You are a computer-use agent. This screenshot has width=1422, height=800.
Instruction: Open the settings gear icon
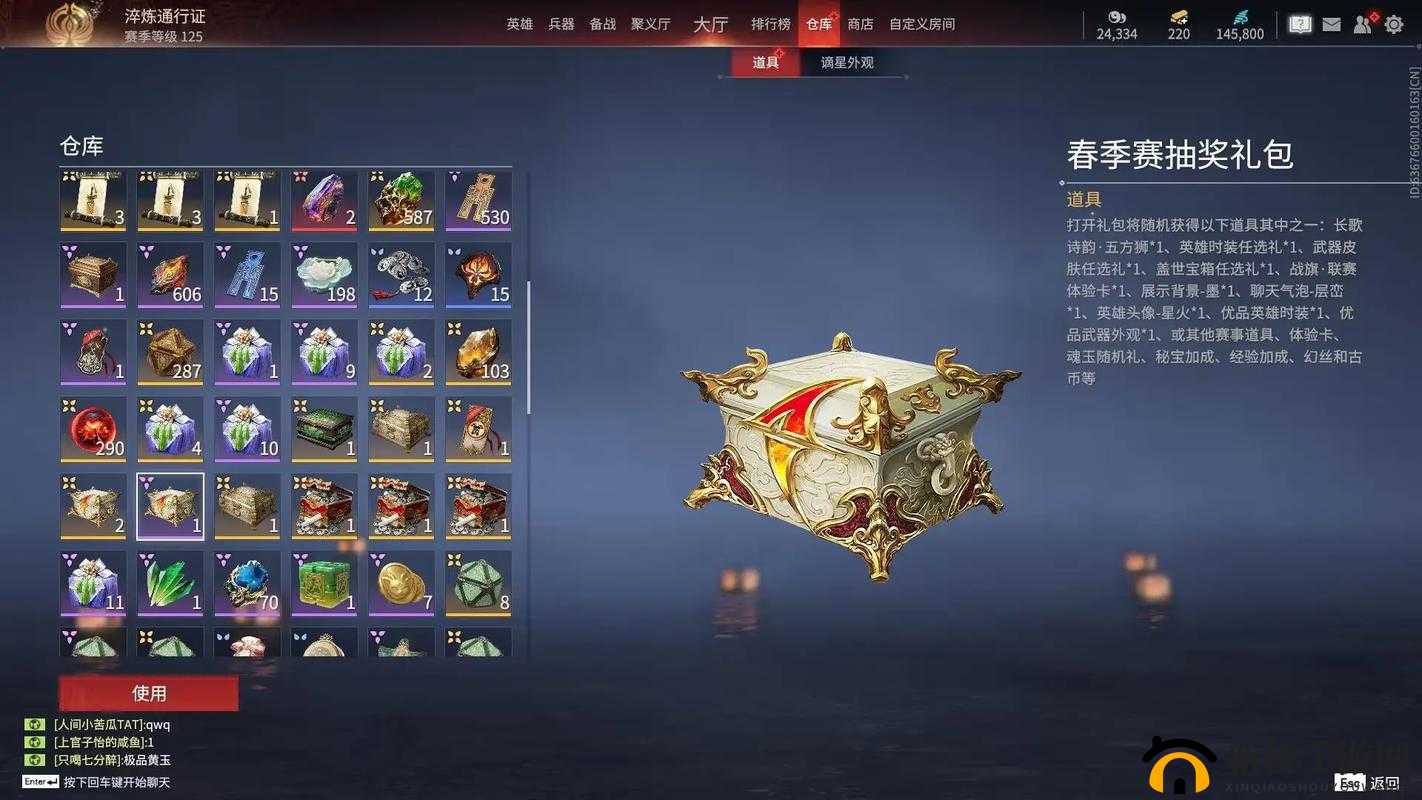[1394, 23]
